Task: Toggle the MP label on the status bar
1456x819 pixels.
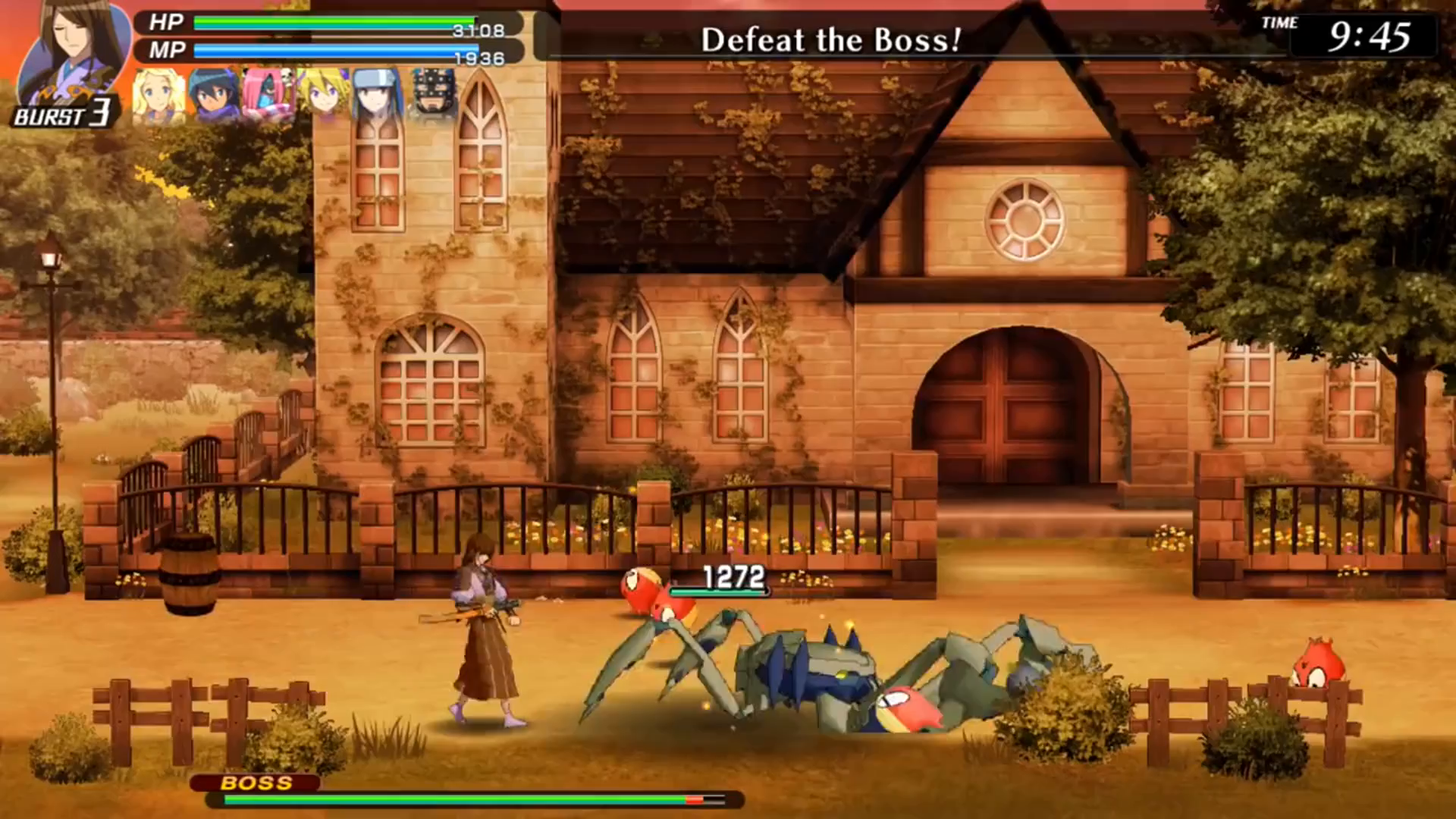Action: [x=165, y=52]
